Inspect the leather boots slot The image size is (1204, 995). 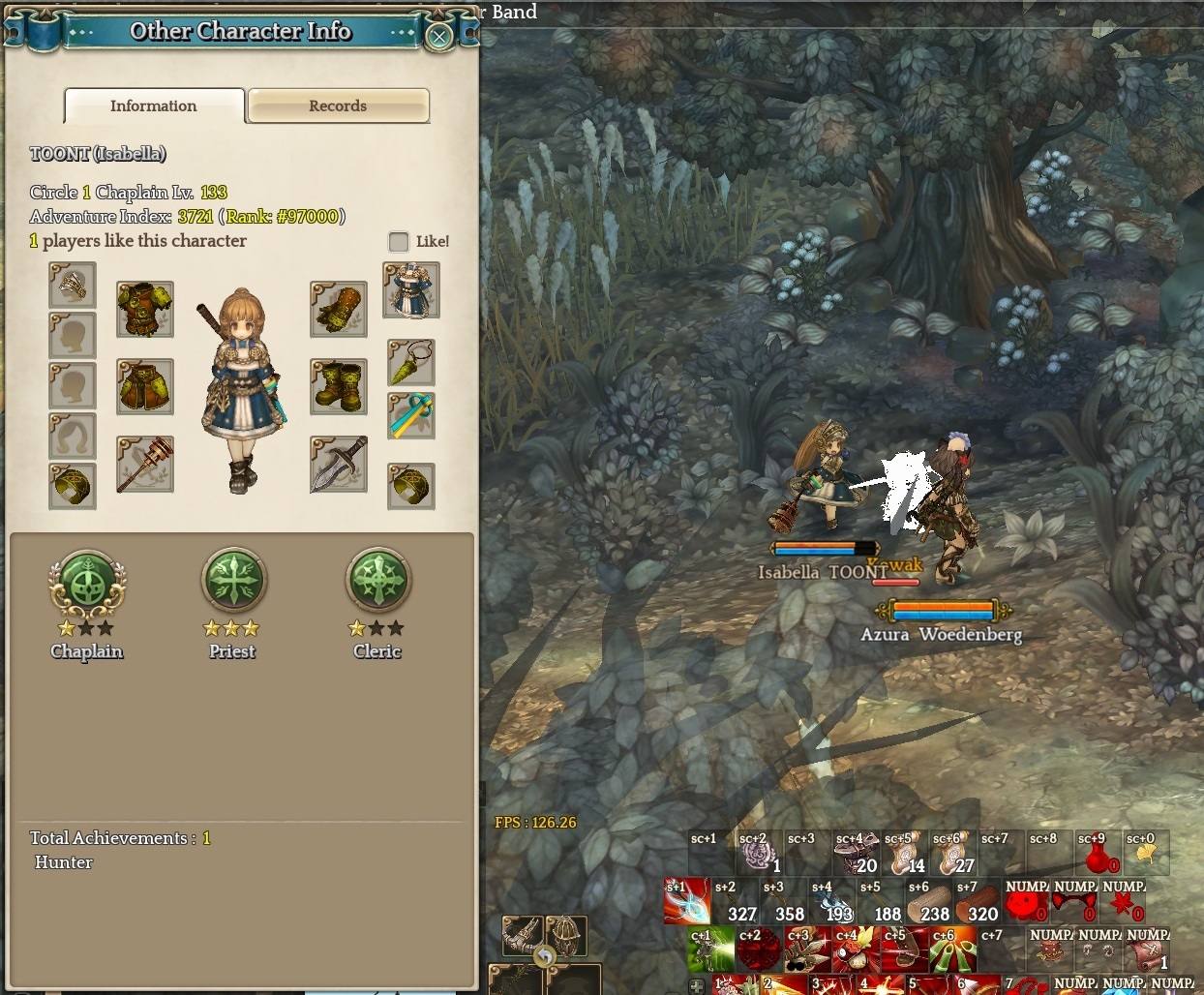click(x=339, y=386)
